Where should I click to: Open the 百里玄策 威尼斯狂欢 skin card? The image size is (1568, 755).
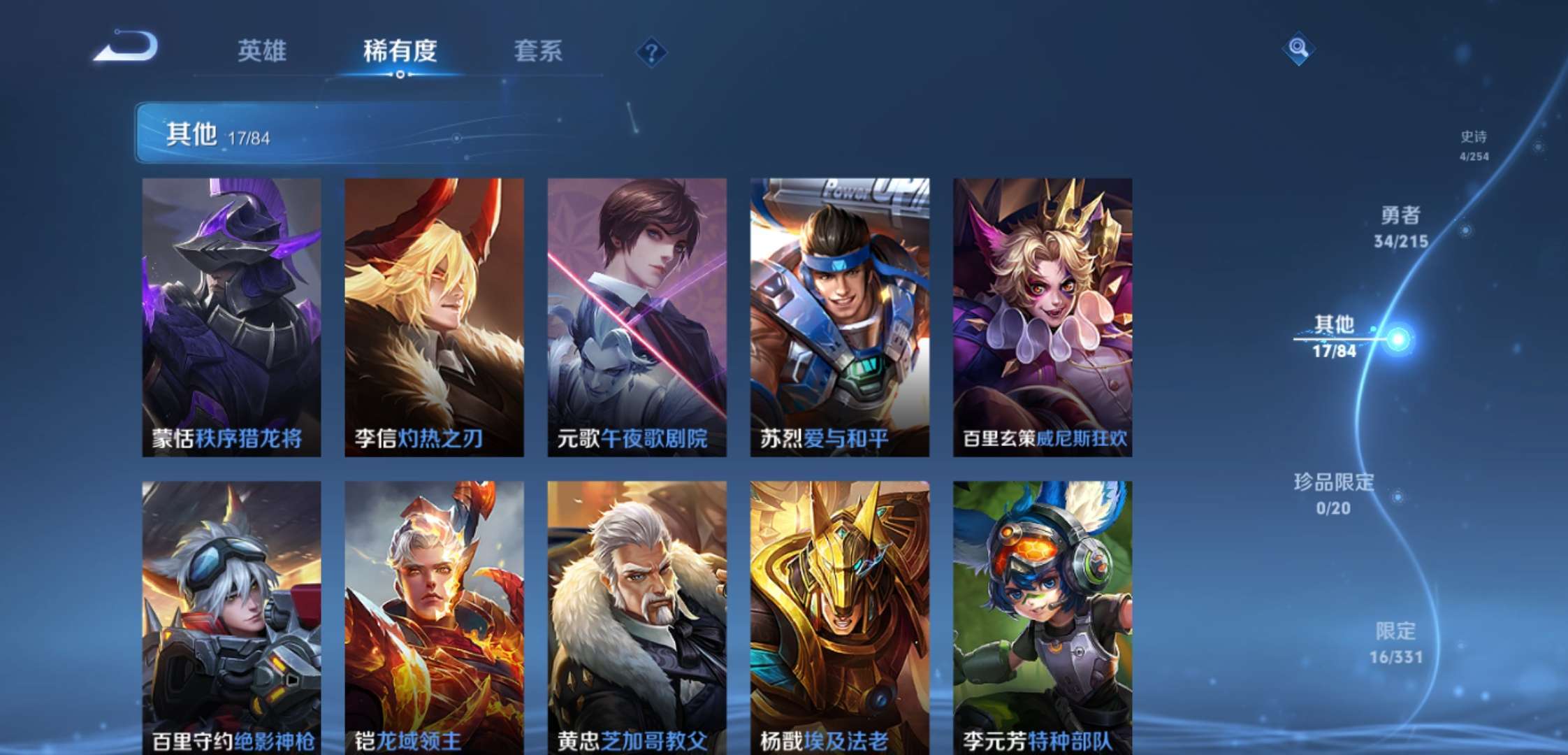point(1042,317)
